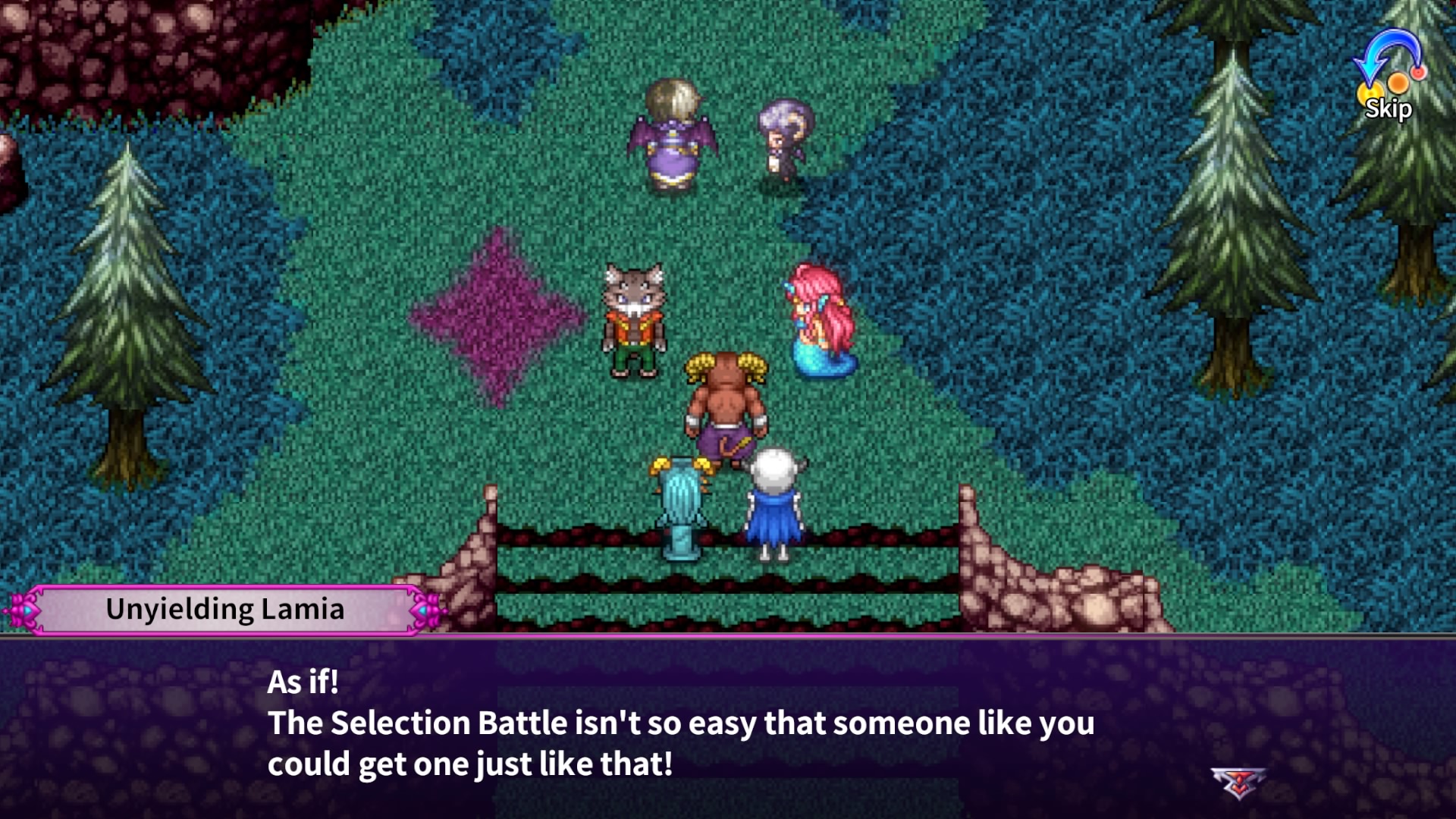Screen dimensions: 1456x819
Task: Toggle the orange dot beside the Skip label
Action: (x=1398, y=84)
